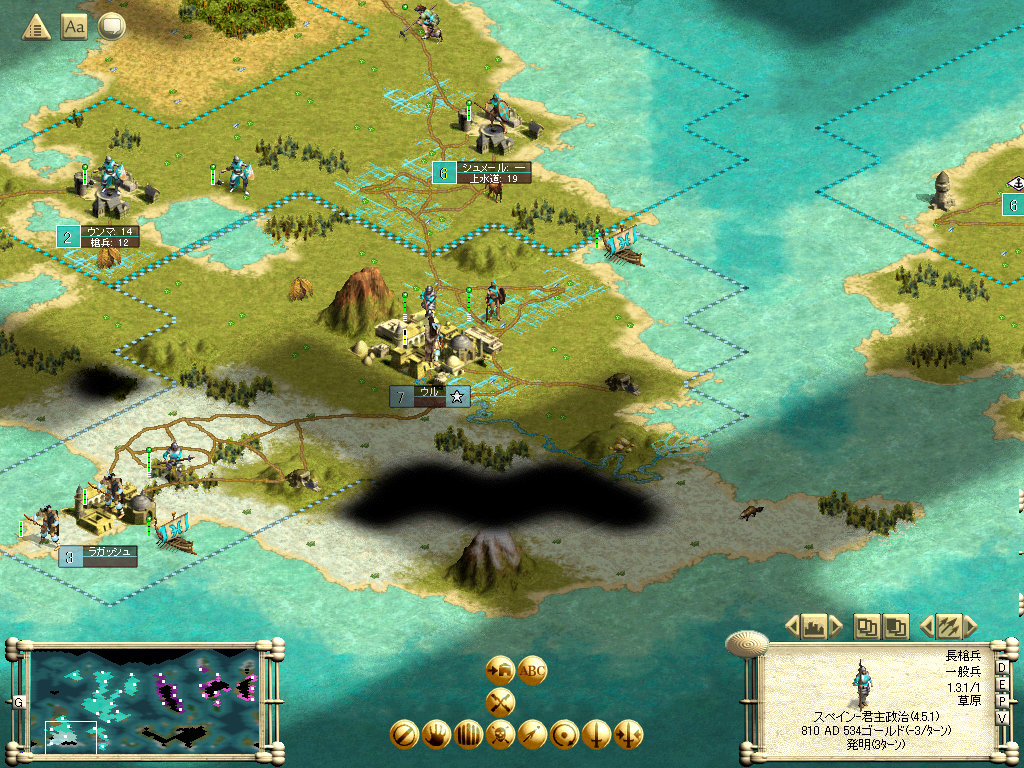Select the fortify order with vertical bars

pos(469,735)
